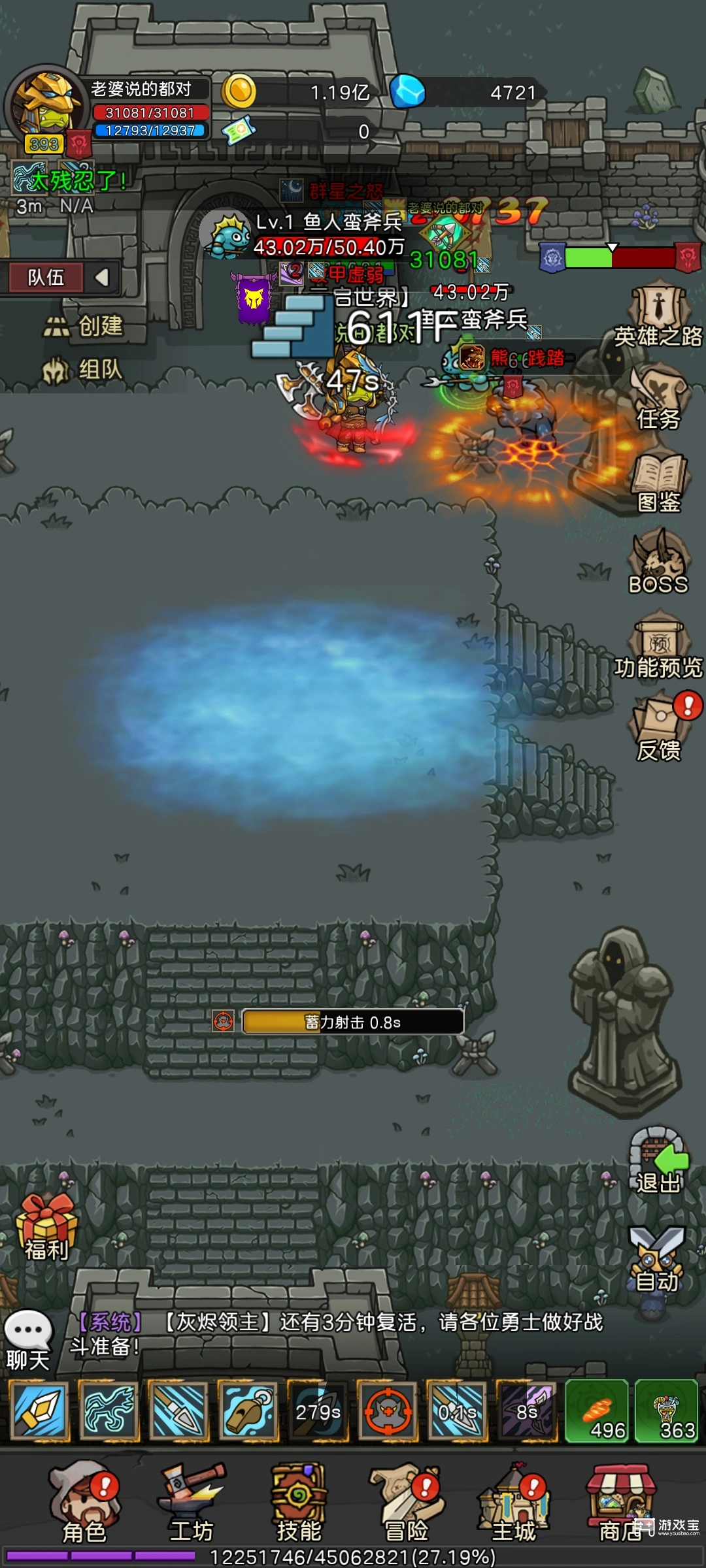Open the 角色 character menu

pos(84,1503)
